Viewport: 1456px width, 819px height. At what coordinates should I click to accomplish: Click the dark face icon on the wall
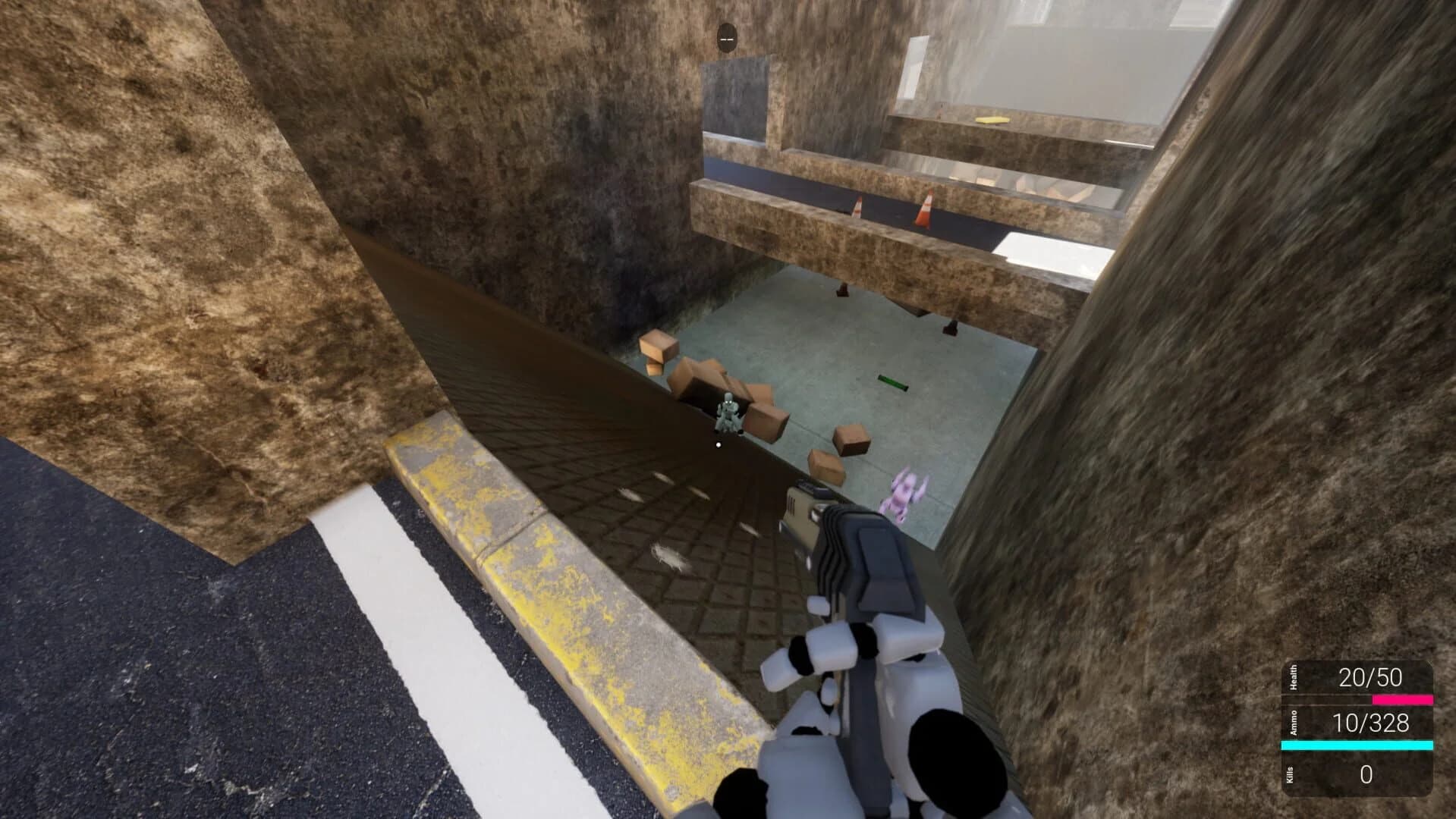coord(726,36)
